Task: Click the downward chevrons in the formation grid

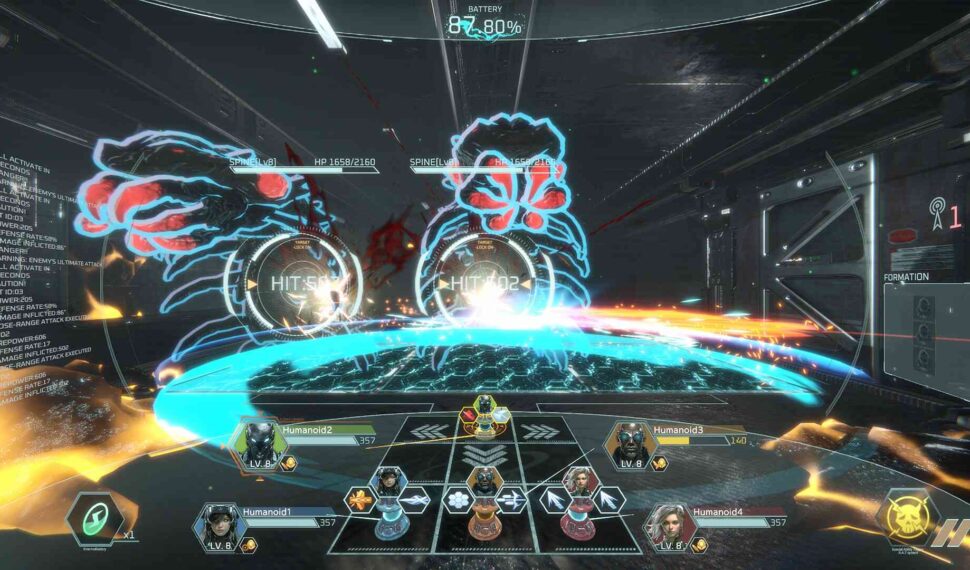Action: [x=485, y=454]
